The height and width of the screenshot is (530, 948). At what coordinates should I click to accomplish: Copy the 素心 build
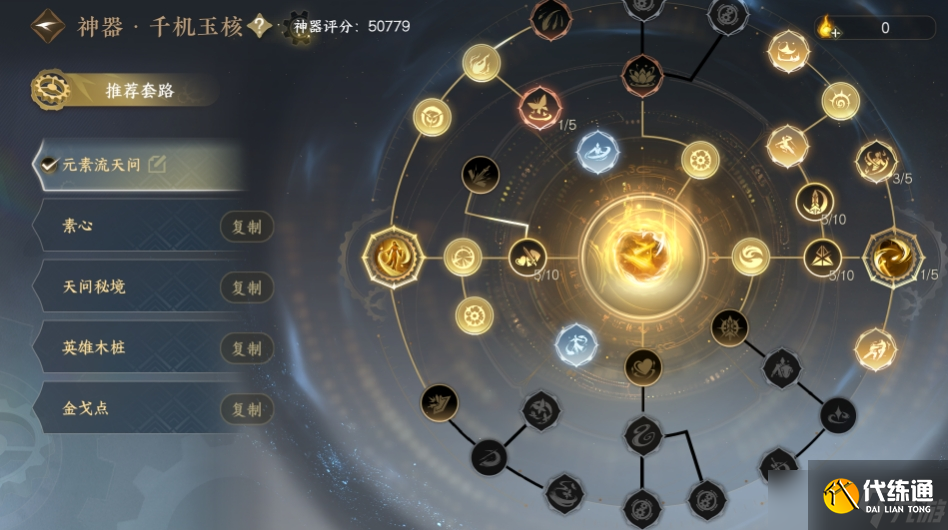(x=246, y=227)
